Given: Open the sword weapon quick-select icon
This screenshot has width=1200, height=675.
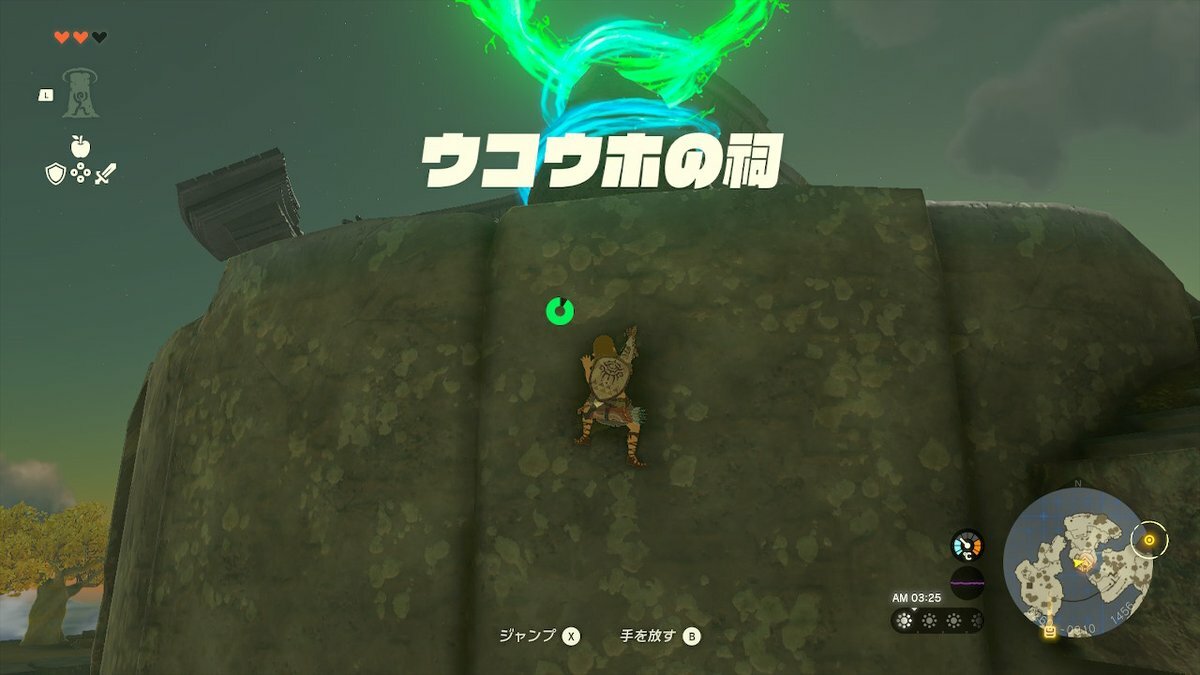Looking at the screenshot, I should pos(105,174).
